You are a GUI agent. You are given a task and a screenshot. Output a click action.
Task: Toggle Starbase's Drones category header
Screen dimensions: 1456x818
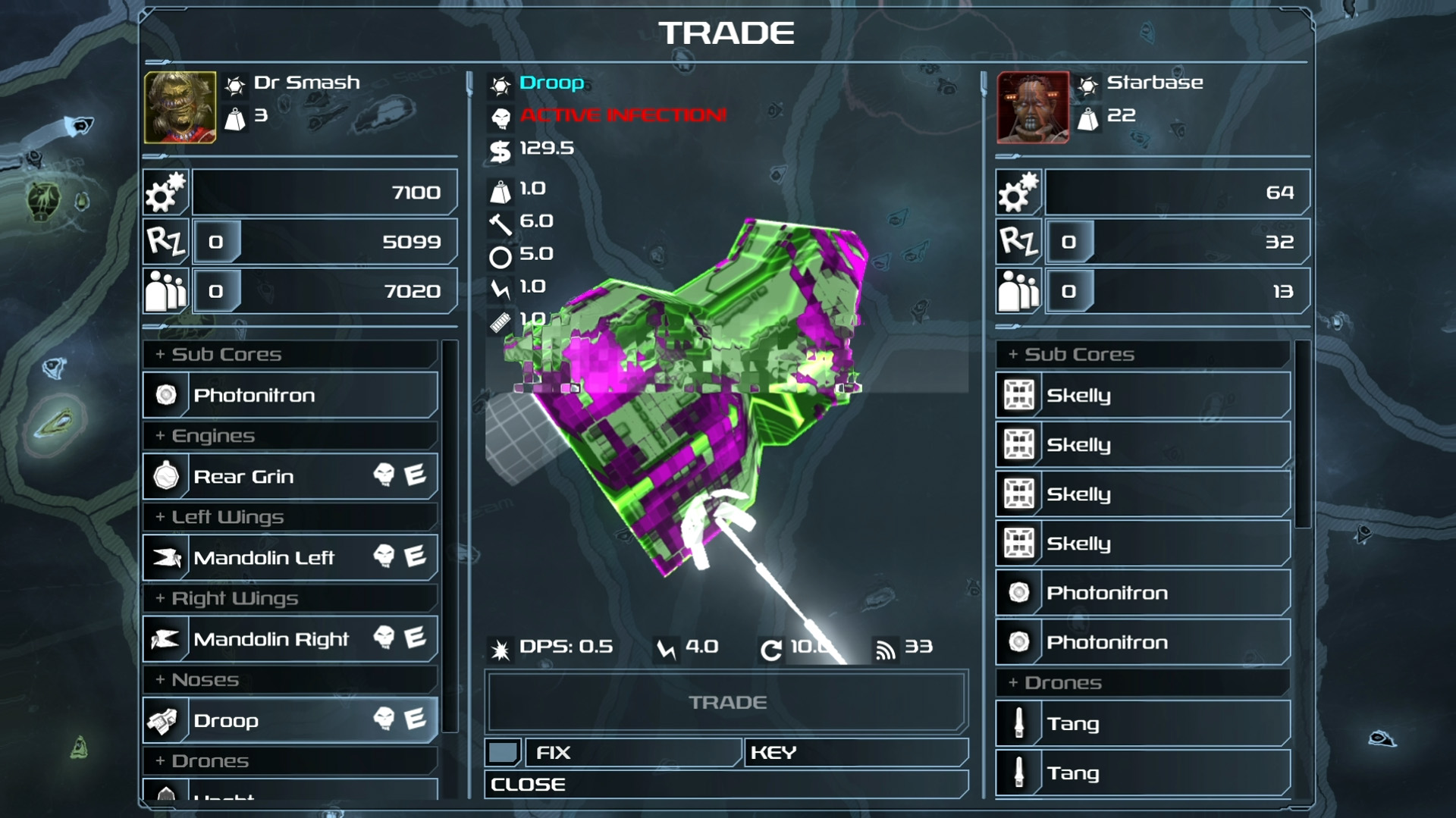point(1143,683)
